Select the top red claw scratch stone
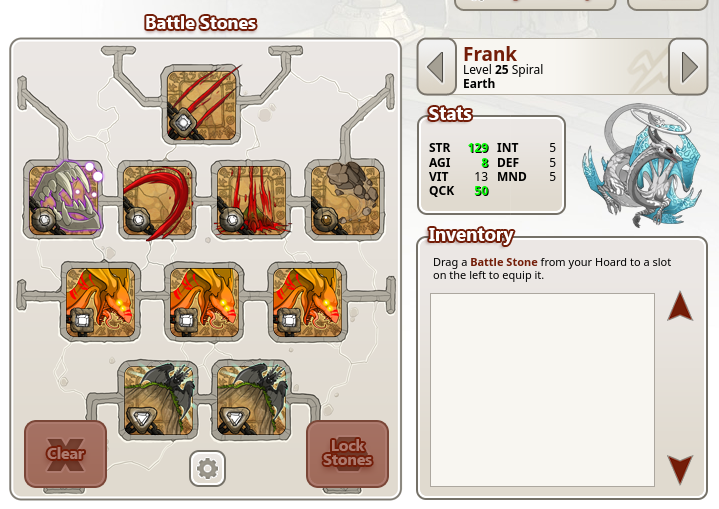Viewport: 719px width, 509px height. (203, 103)
